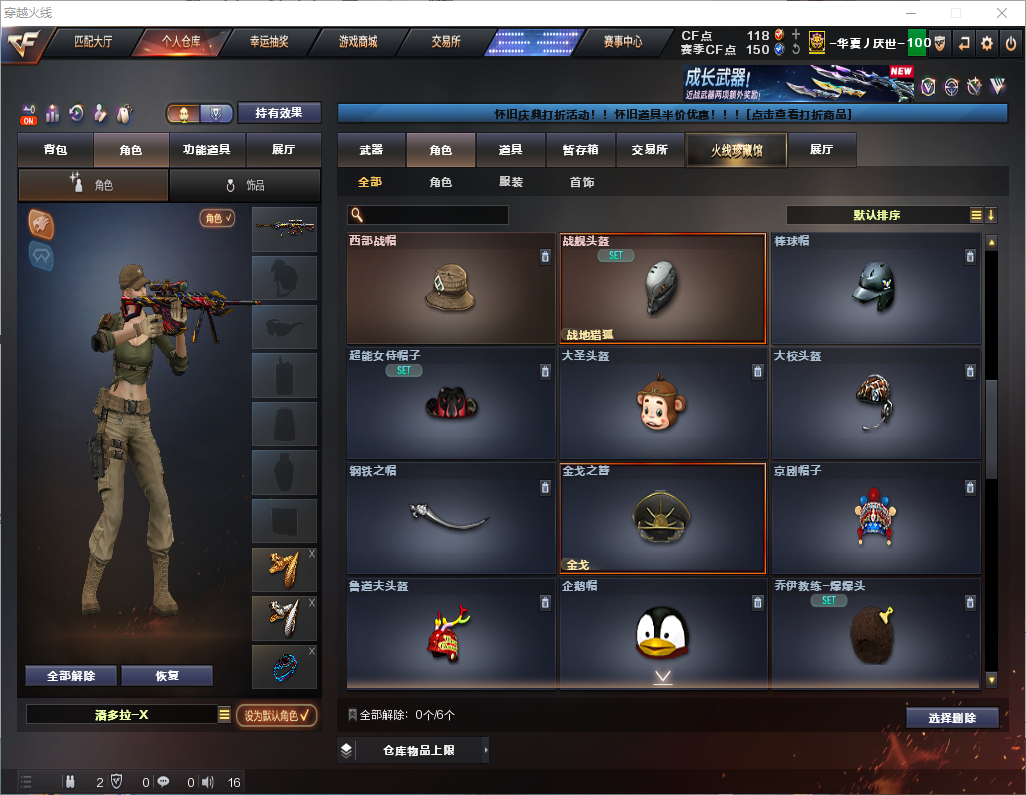Click 全部解除 to unequip everything
The image size is (1026, 795).
coord(71,675)
